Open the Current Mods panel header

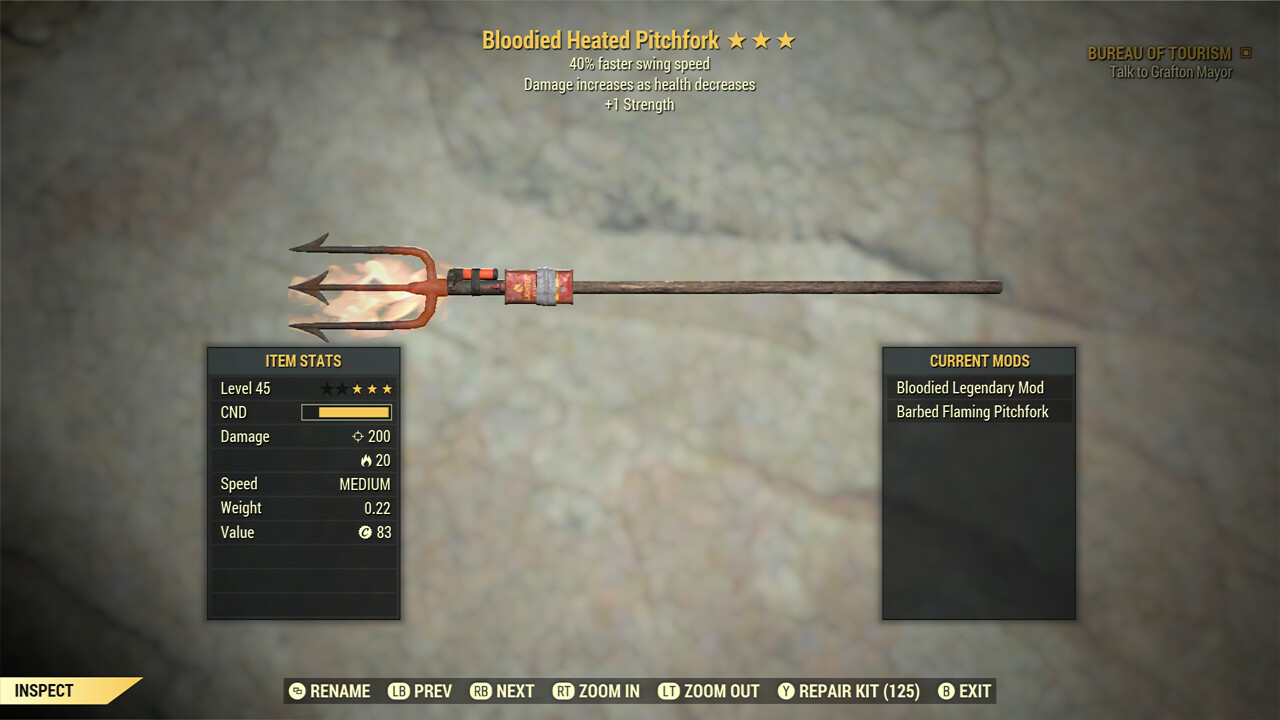[979, 361]
